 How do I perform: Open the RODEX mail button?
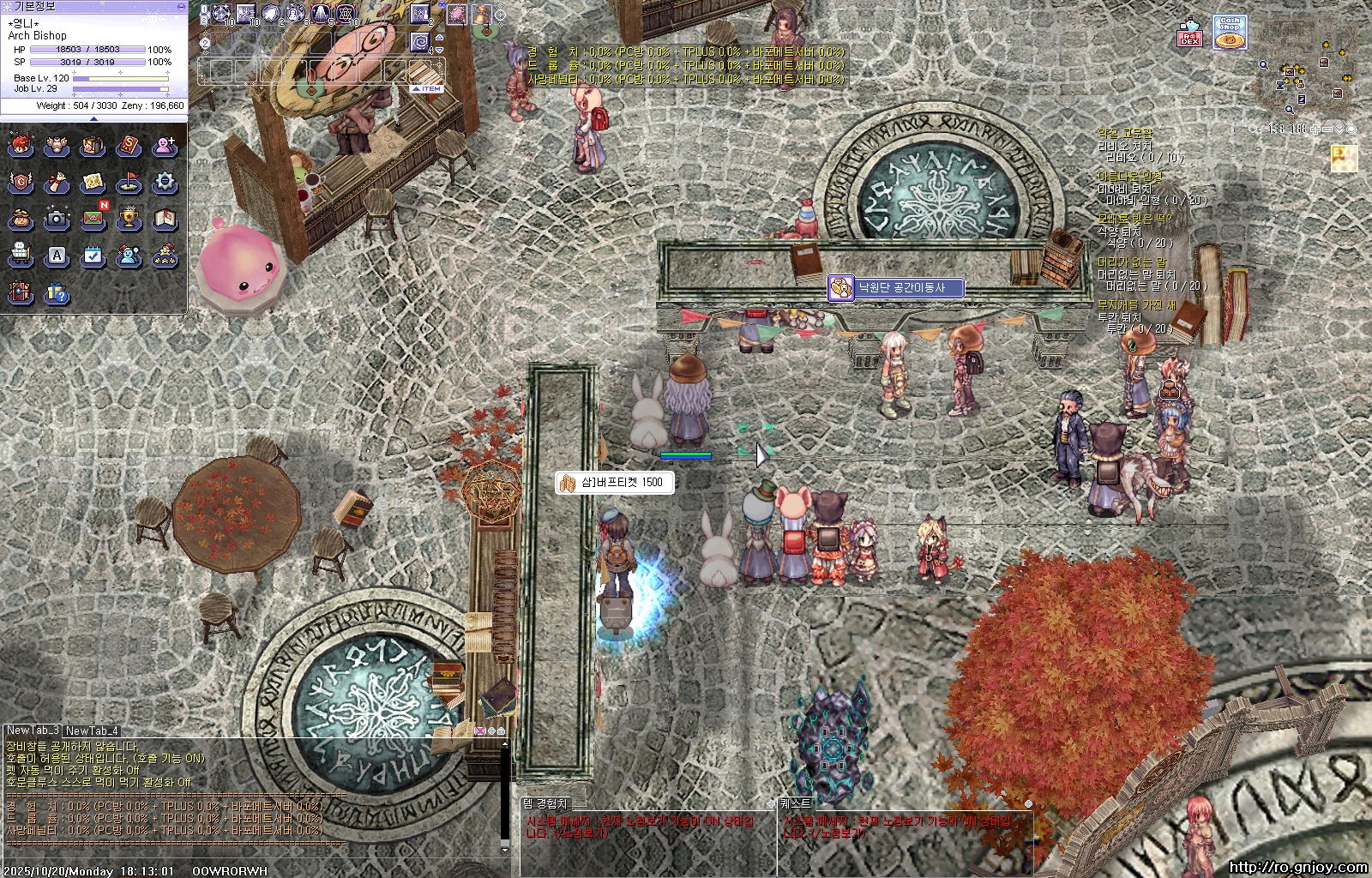(1189, 34)
